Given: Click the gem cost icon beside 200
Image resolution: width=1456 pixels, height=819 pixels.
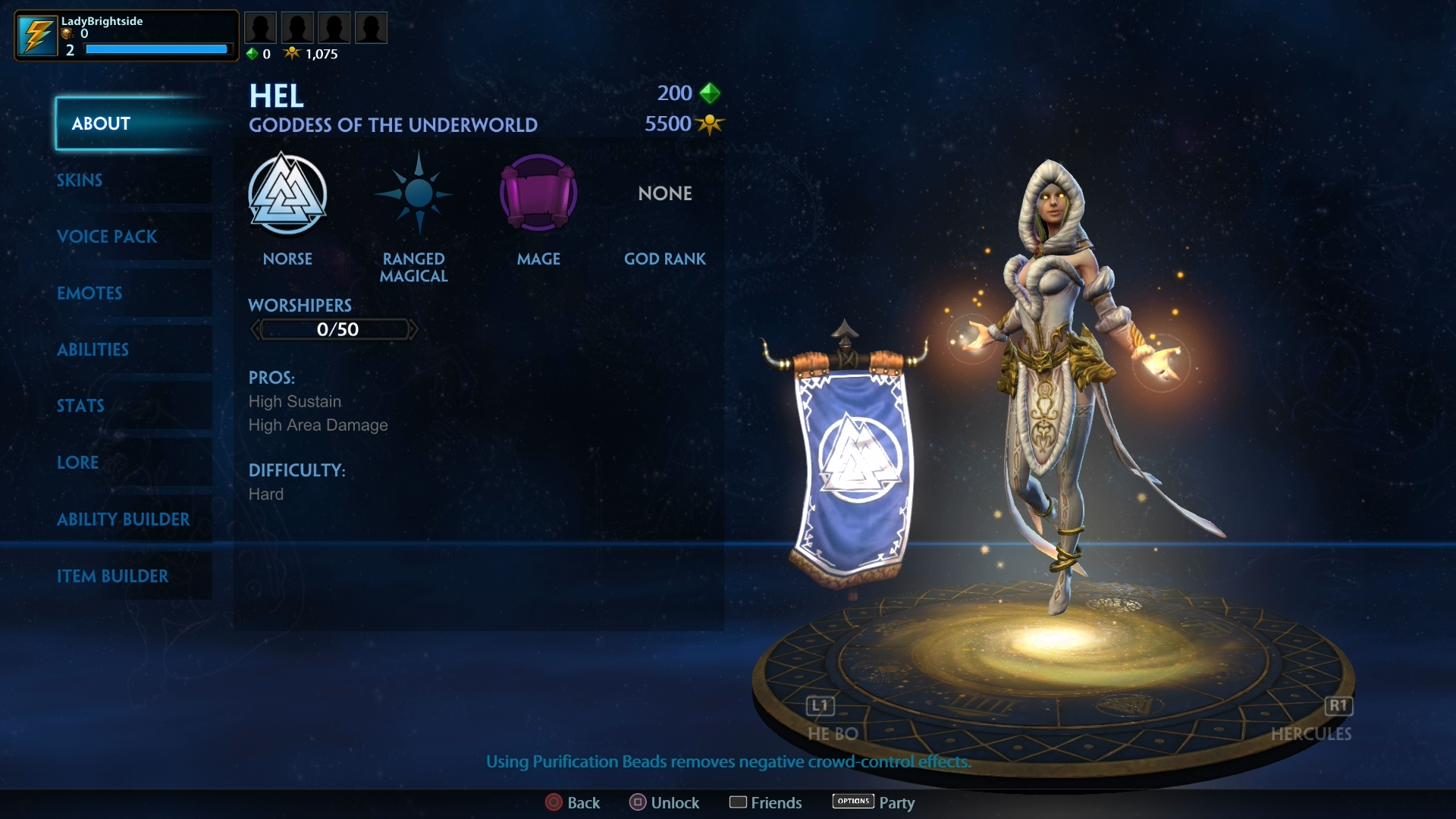Looking at the screenshot, I should click(711, 93).
